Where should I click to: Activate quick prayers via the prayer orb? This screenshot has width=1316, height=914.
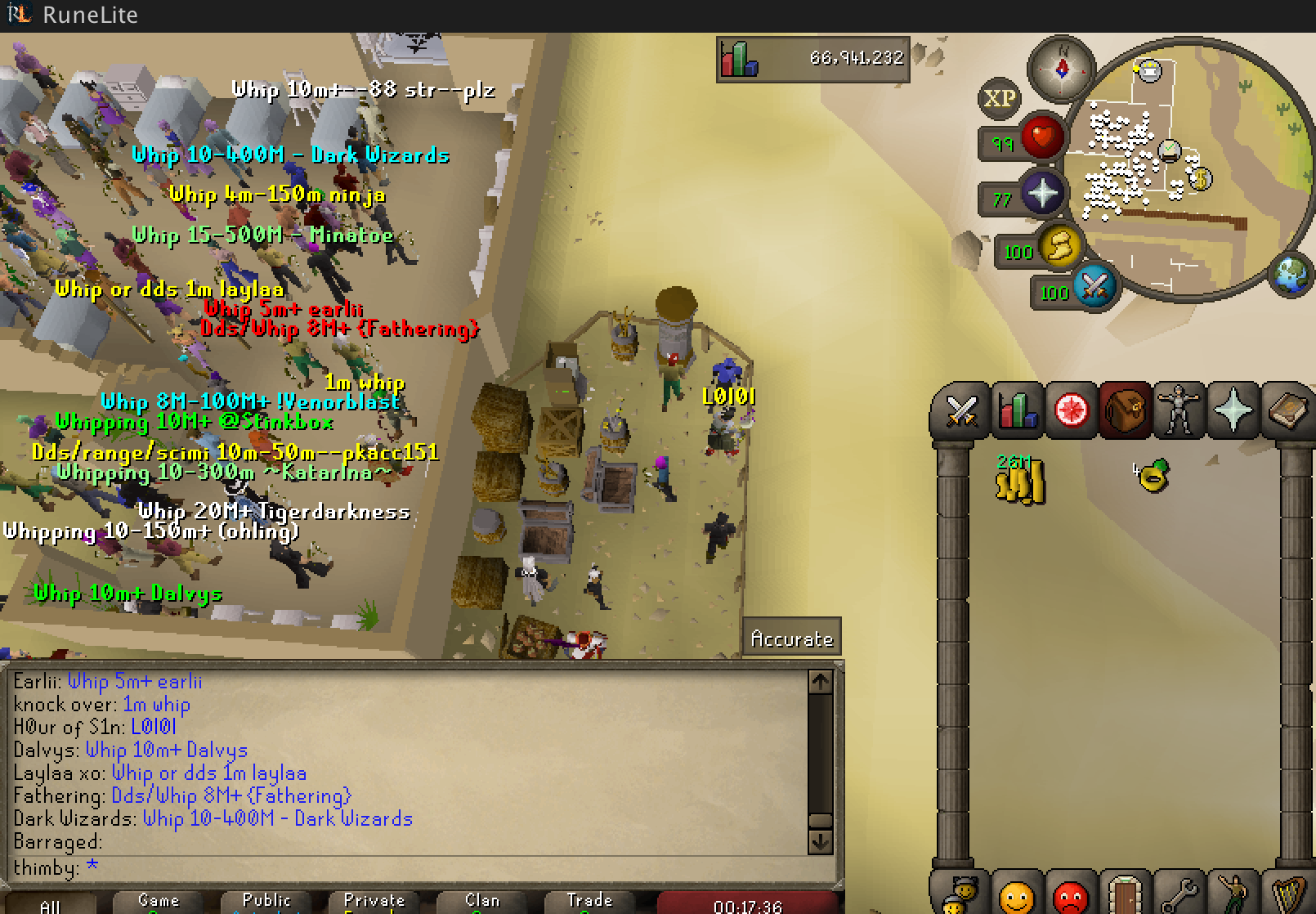point(1043,195)
